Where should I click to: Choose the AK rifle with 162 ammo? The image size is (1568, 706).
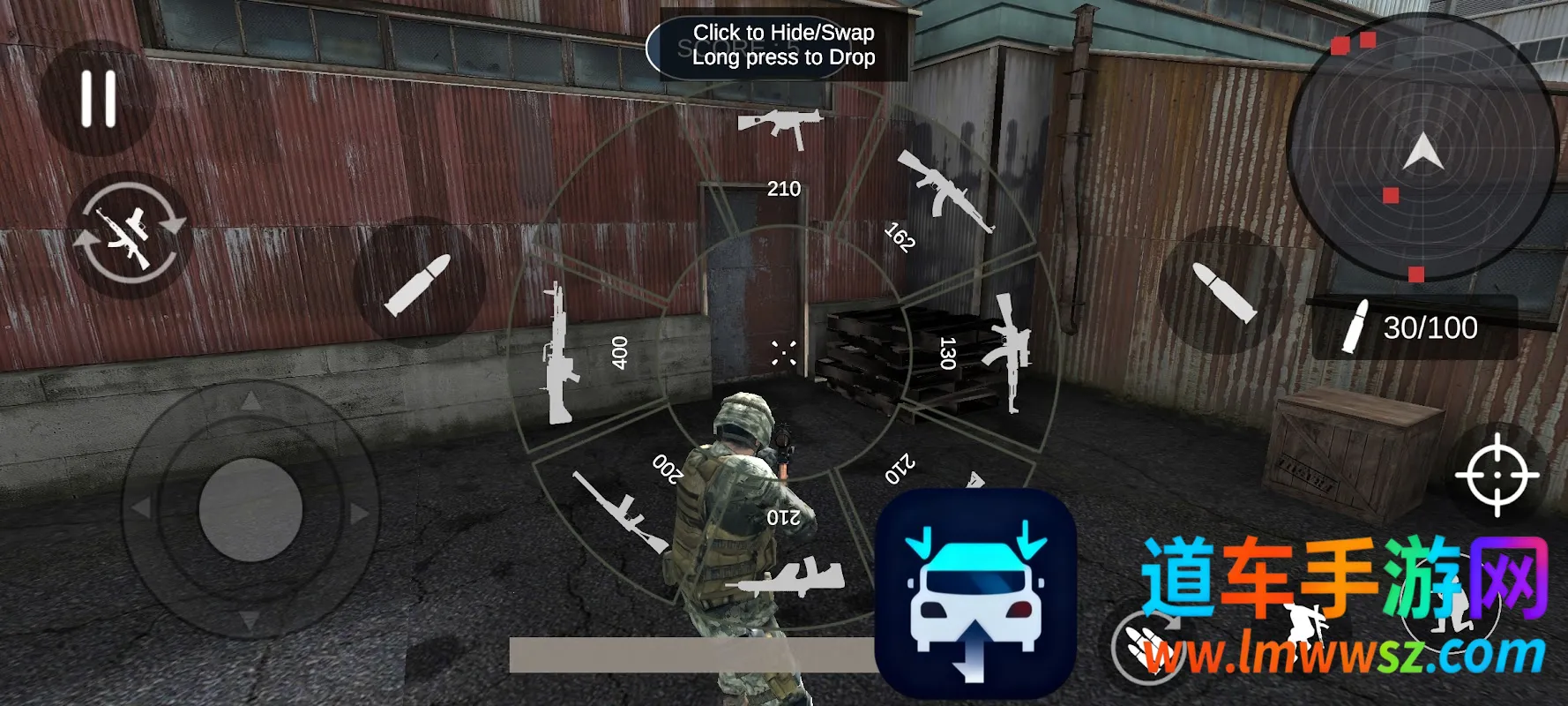944,190
